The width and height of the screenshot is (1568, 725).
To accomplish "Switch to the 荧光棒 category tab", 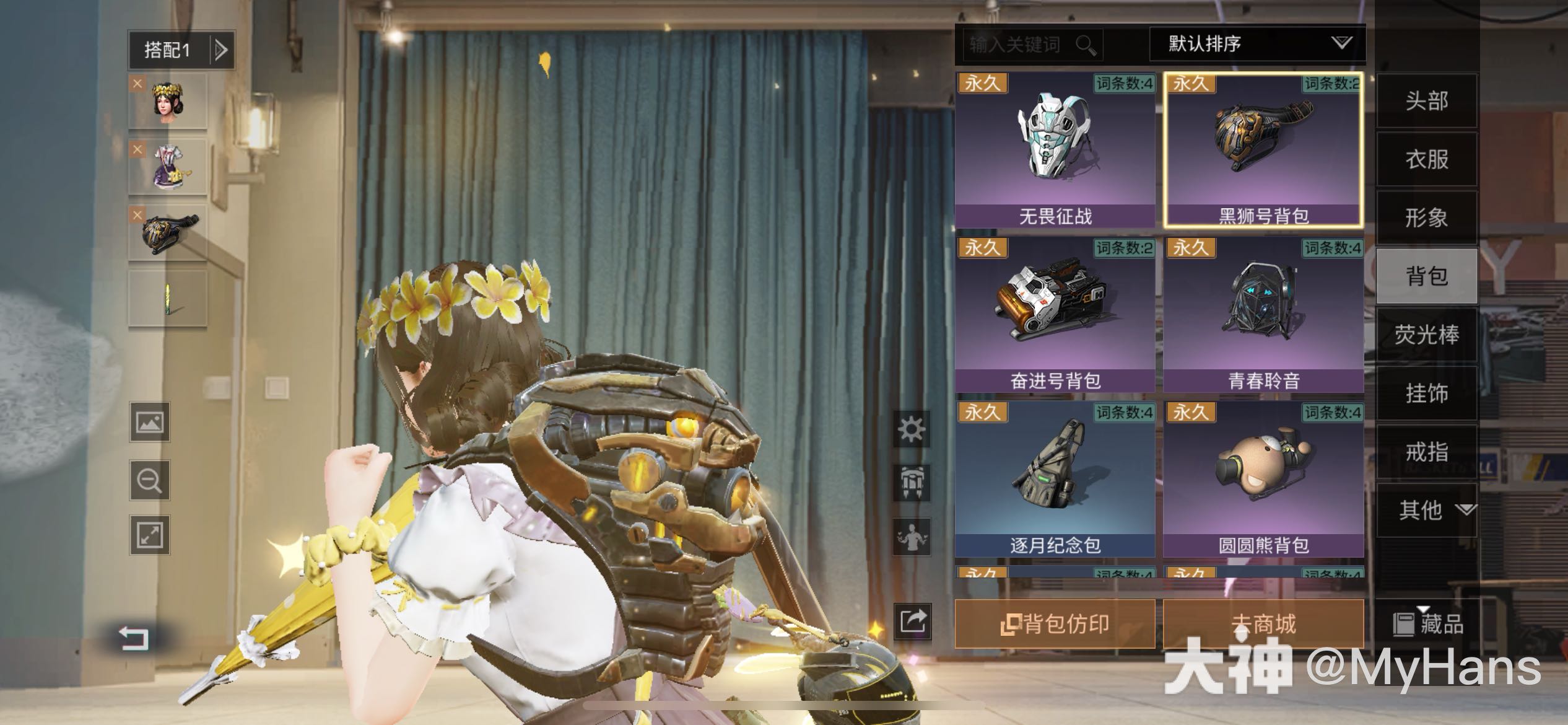I will [1426, 335].
